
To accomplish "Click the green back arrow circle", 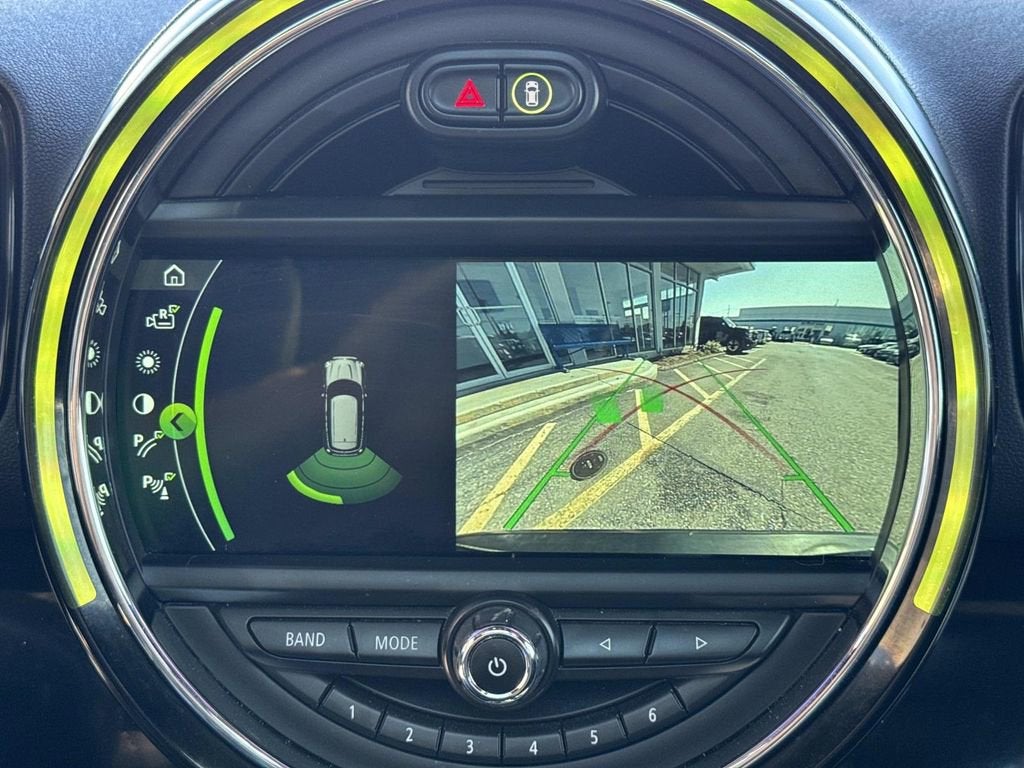I will 177,423.
